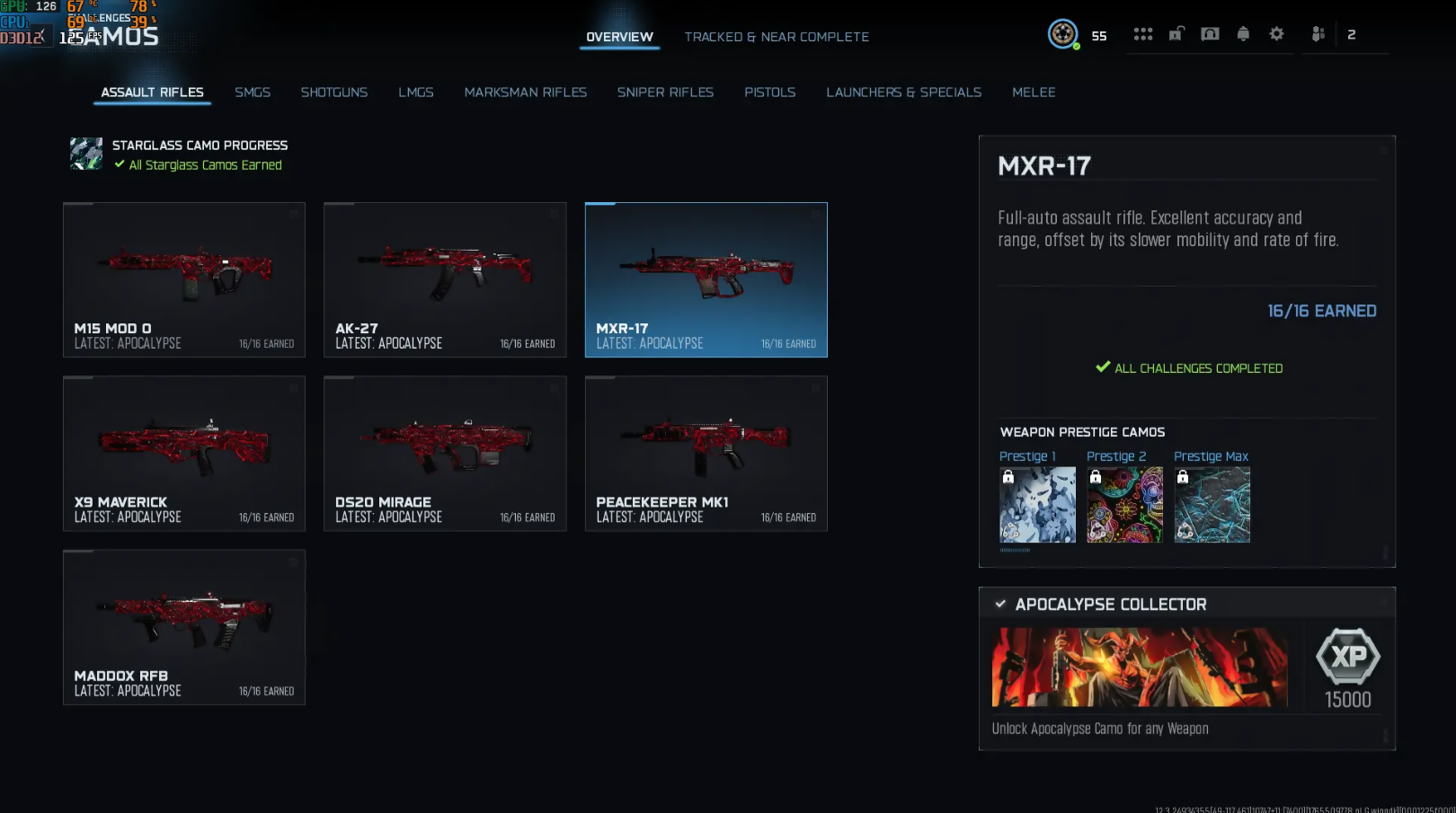The height and width of the screenshot is (813, 1456).
Task: Pick the DS20 Mirage weapon tile
Action: click(445, 454)
